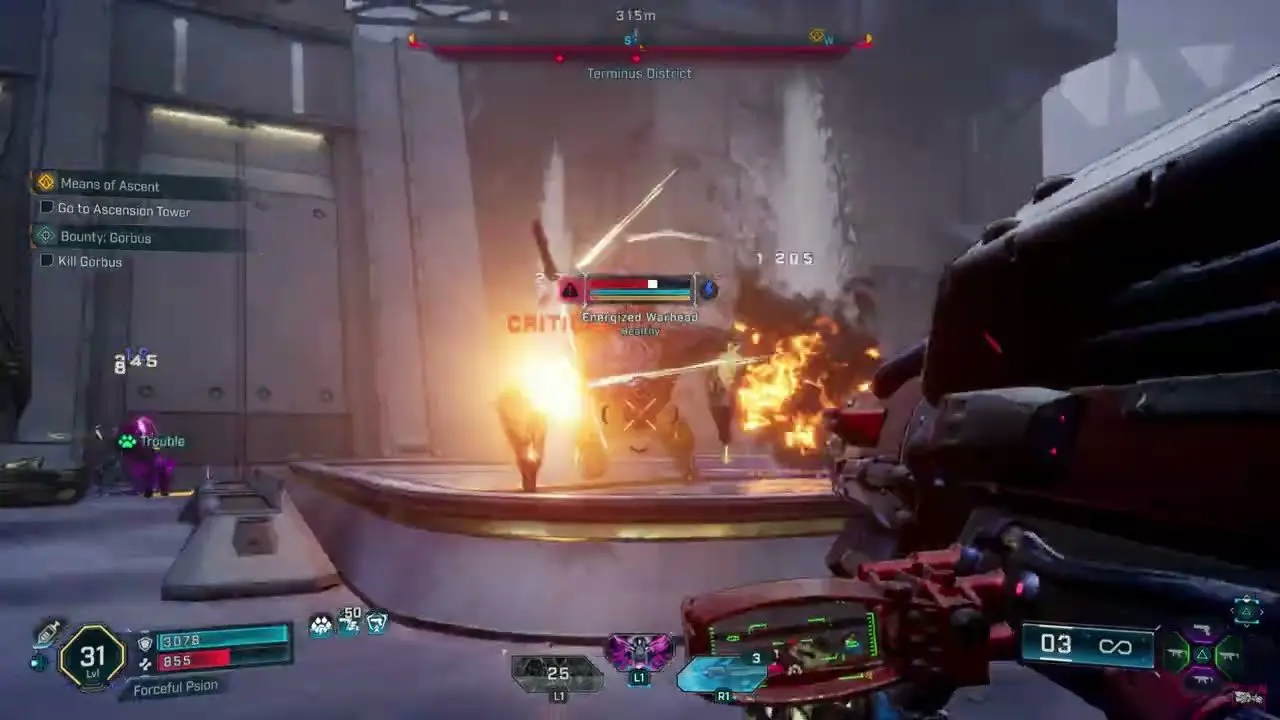This screenshot has width=1280, height=720.
Task: Click the buff icon with 50 stacks
Action: tap(349, 623)
